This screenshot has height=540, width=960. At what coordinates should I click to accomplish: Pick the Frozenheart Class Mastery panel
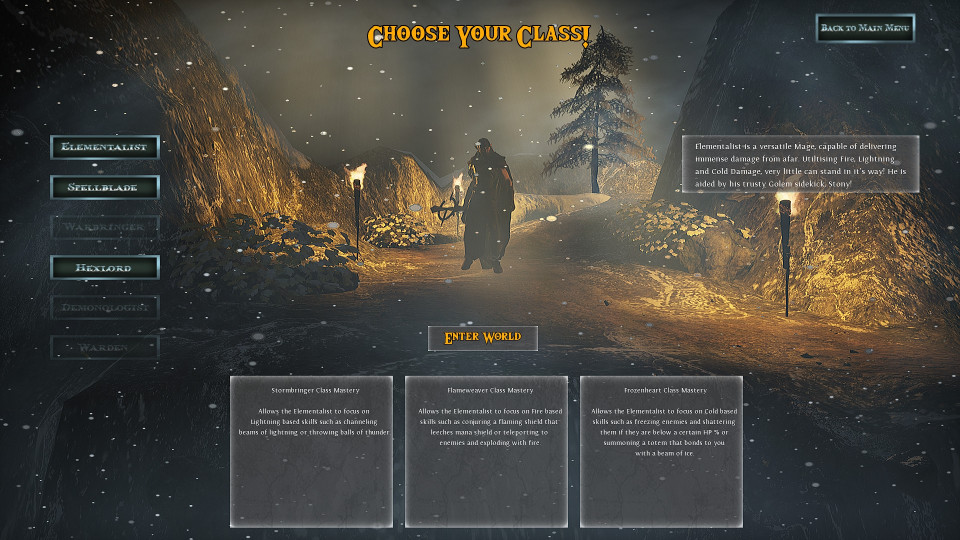(x=661, y=451)
